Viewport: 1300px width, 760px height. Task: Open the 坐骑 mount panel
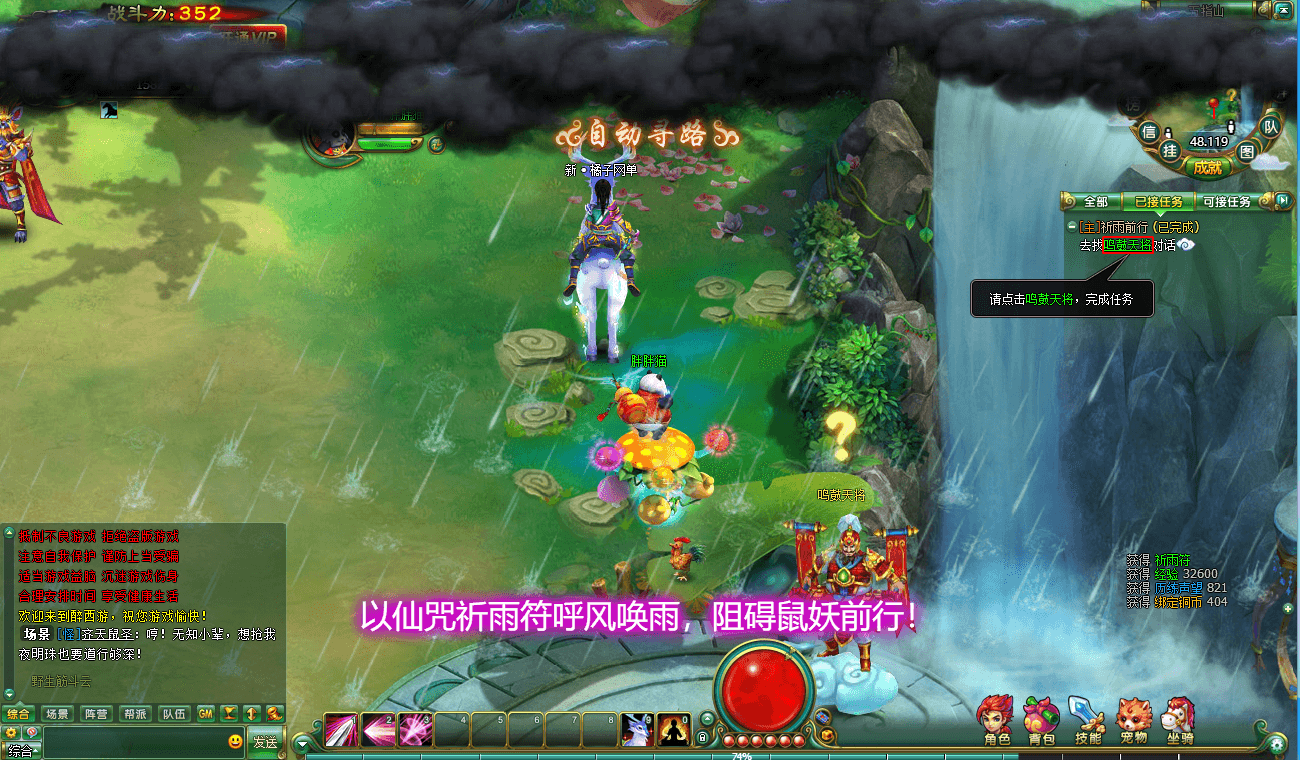coord(1180,720)
